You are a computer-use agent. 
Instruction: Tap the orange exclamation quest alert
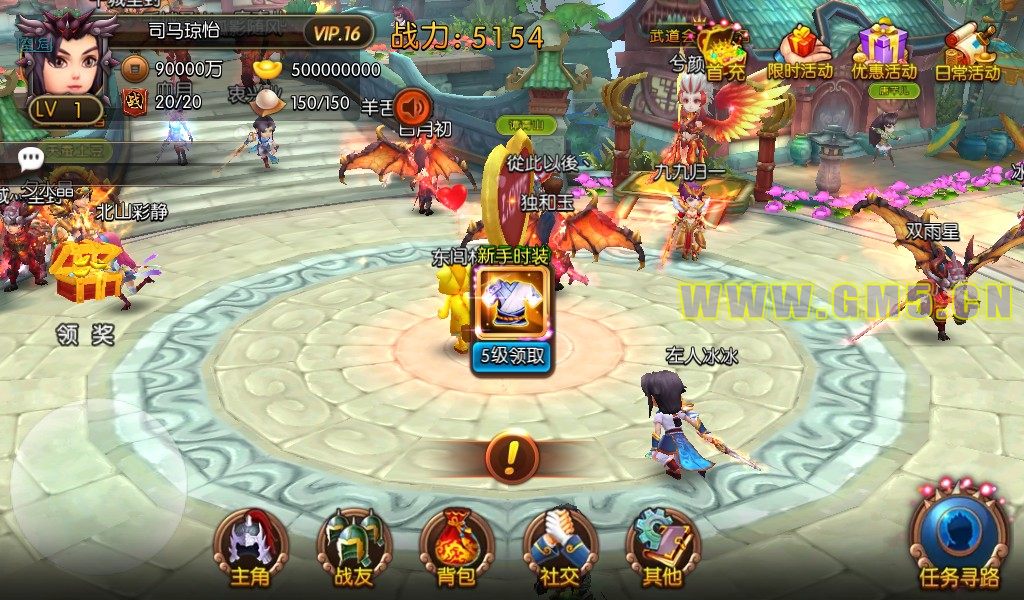(x=512, y=458)
